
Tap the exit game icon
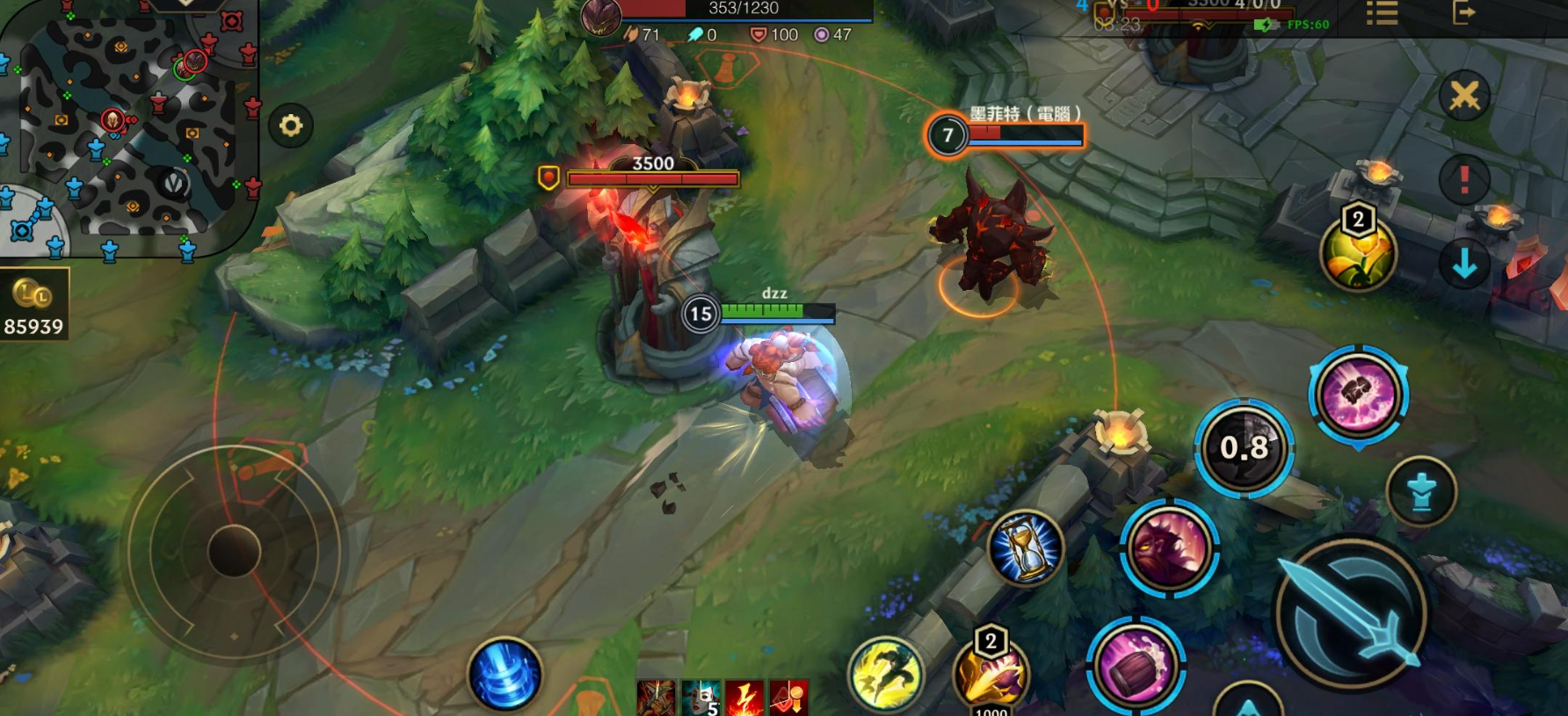point(1463,12)
